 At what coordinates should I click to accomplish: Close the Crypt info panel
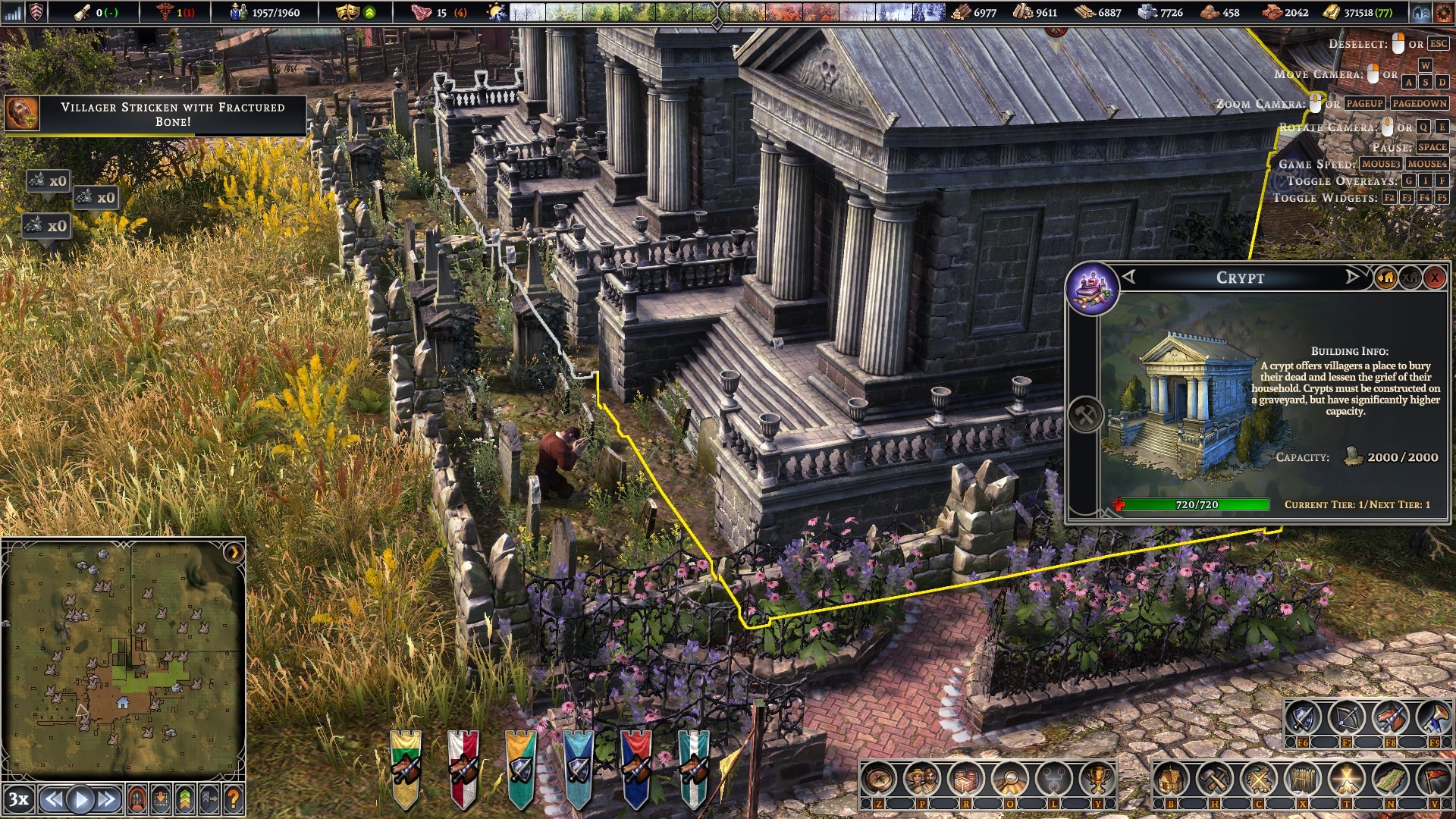click(1434, 278)
